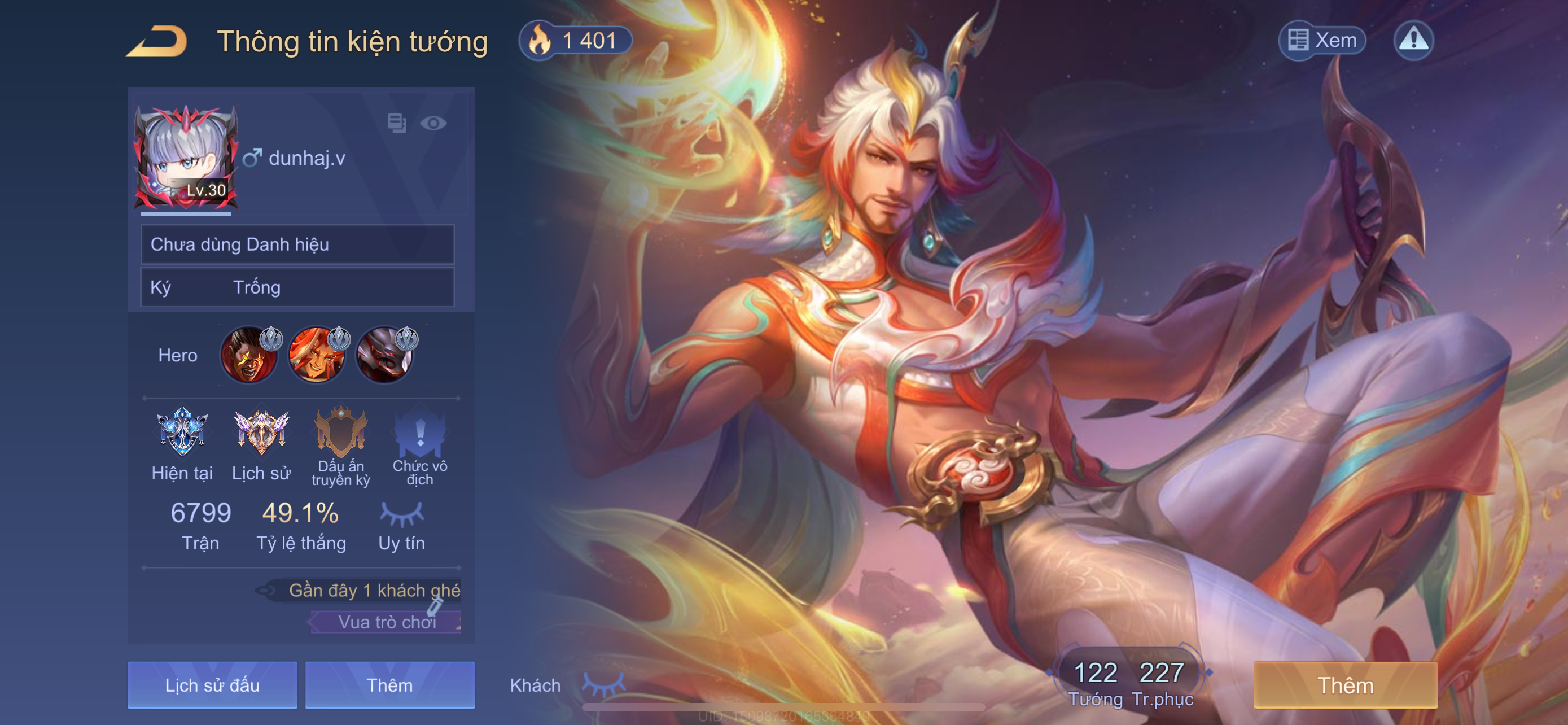Select the dunhaj.v player avatar
Image resolution: width=1568 pixels, height=725 pixels.
coord(185,158)
